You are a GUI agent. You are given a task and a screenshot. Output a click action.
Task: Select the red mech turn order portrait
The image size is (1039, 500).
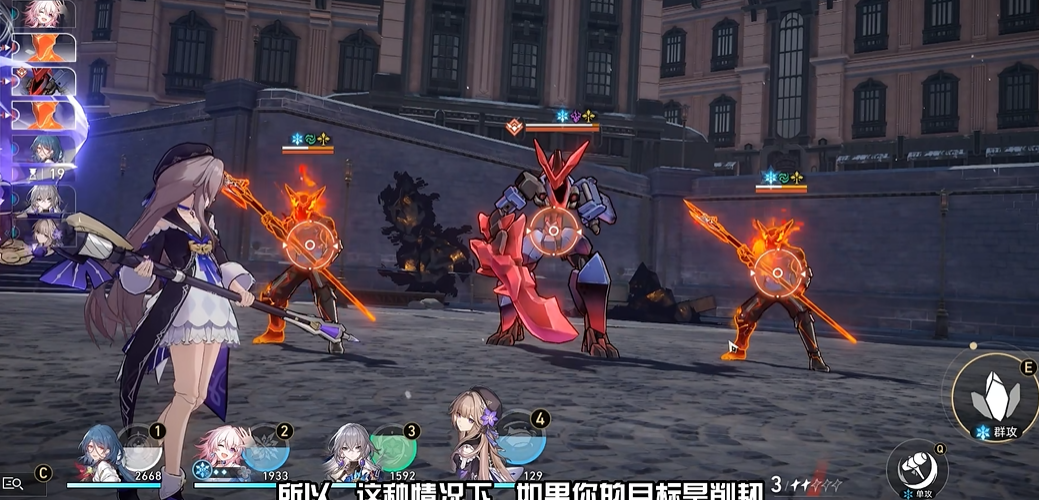click(47, 82)
